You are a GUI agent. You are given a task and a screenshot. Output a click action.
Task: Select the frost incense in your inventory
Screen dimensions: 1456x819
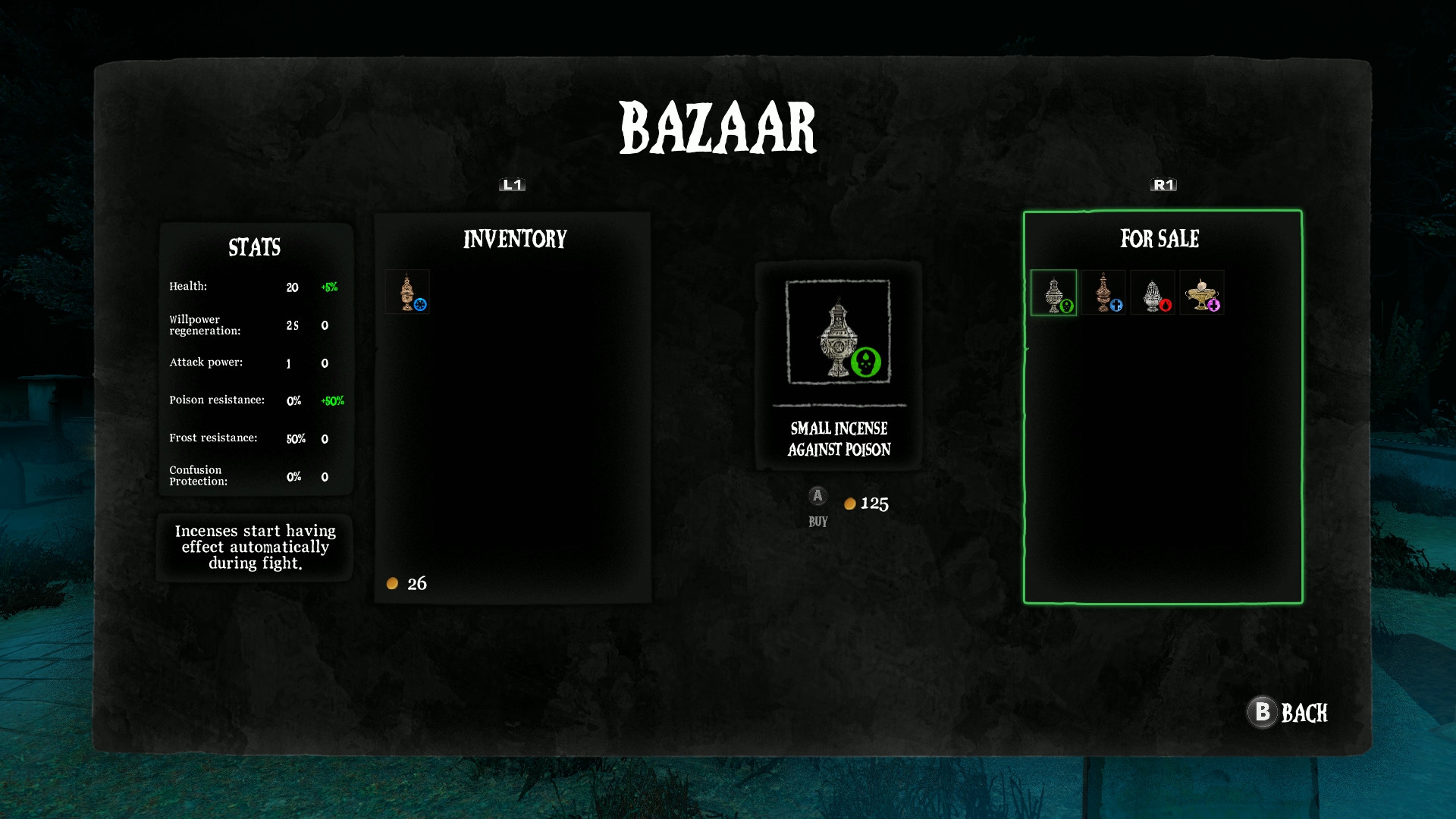pos(409,291)
